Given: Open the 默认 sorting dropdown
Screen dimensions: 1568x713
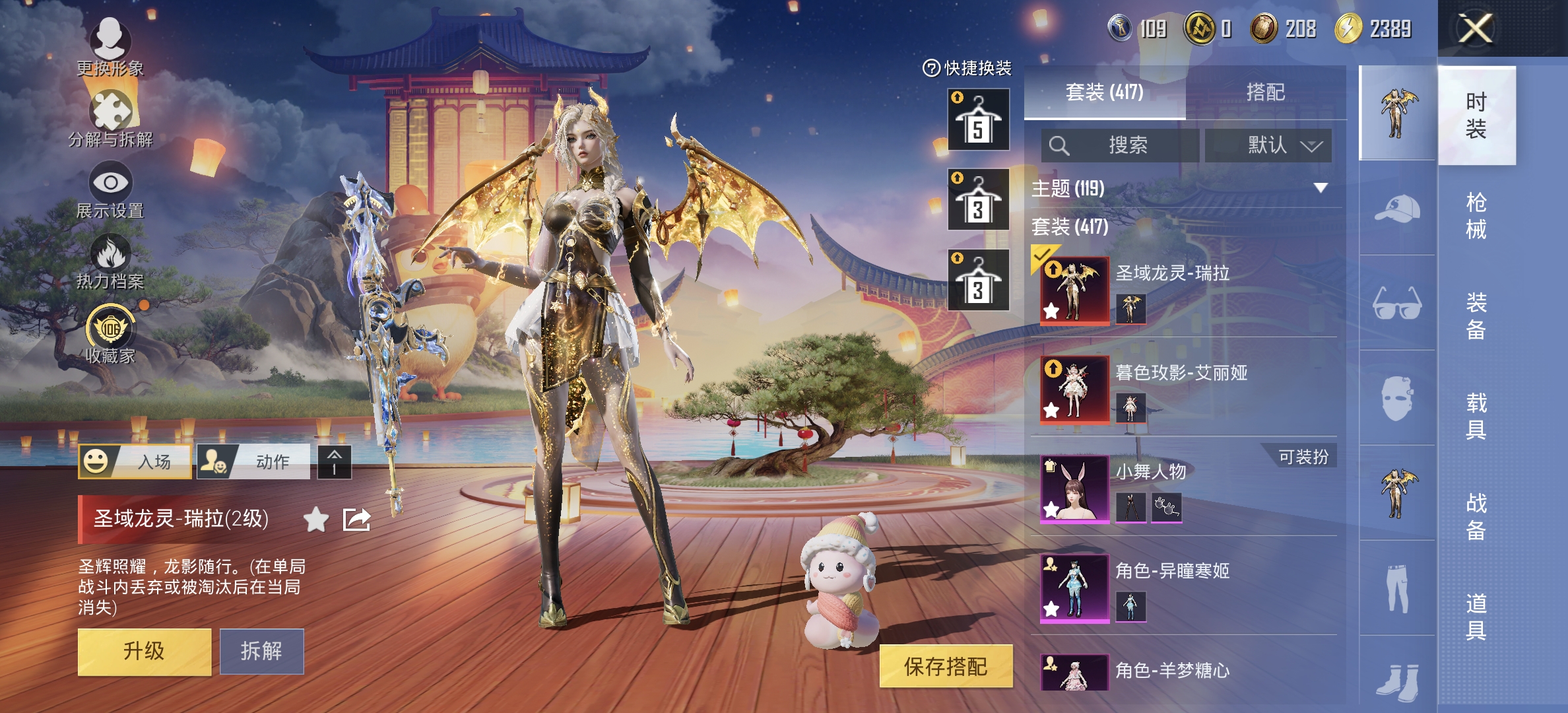Looking at the screenshot, I should (x=1268, y=145).
